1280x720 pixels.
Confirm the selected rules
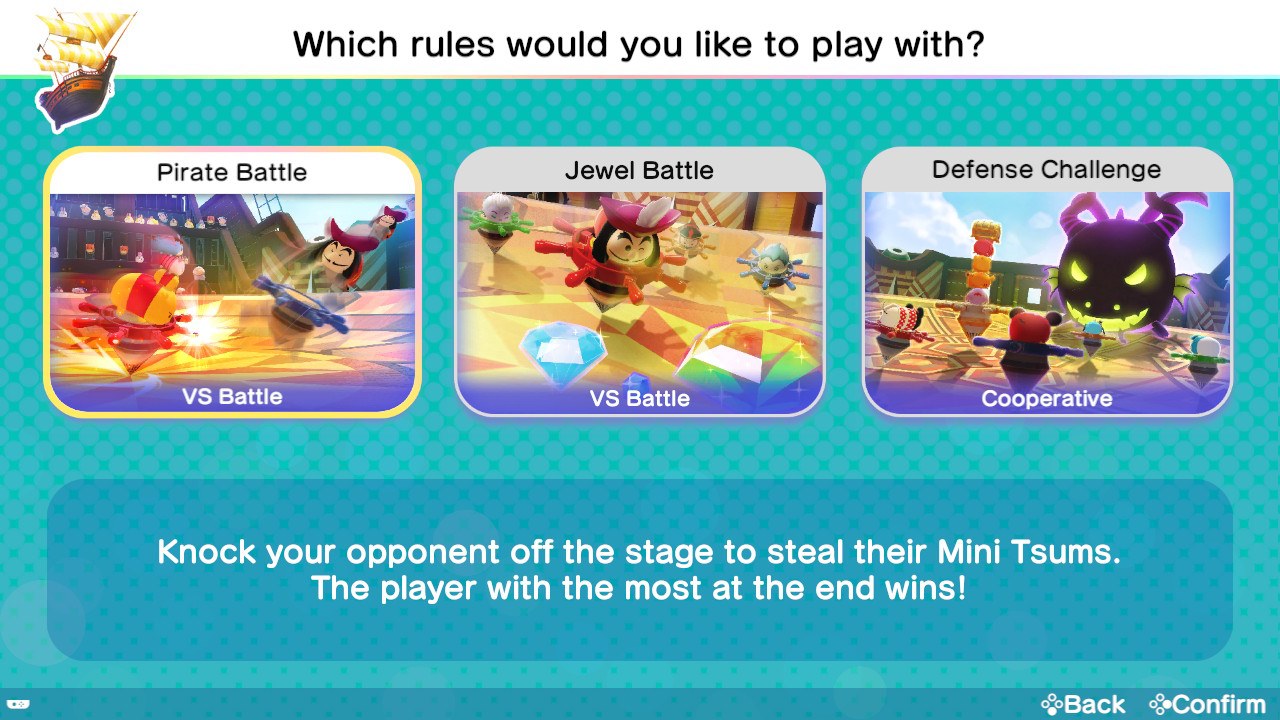(1207, 704)
